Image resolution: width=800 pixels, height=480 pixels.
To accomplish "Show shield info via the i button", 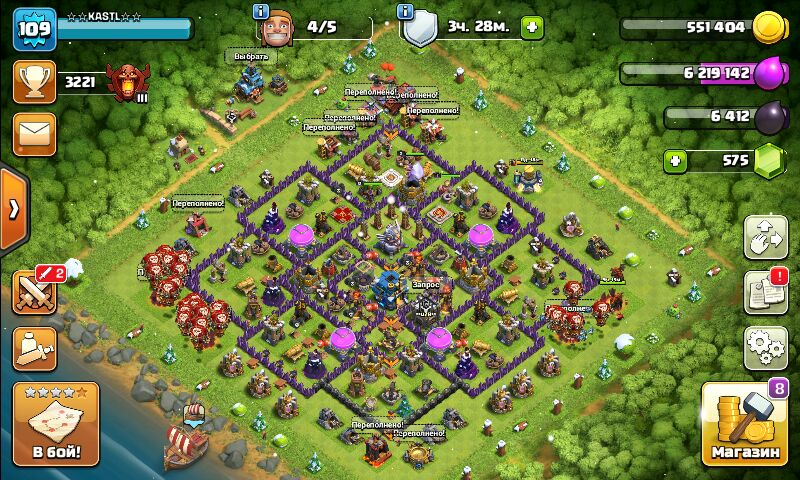I will point(405,12).
